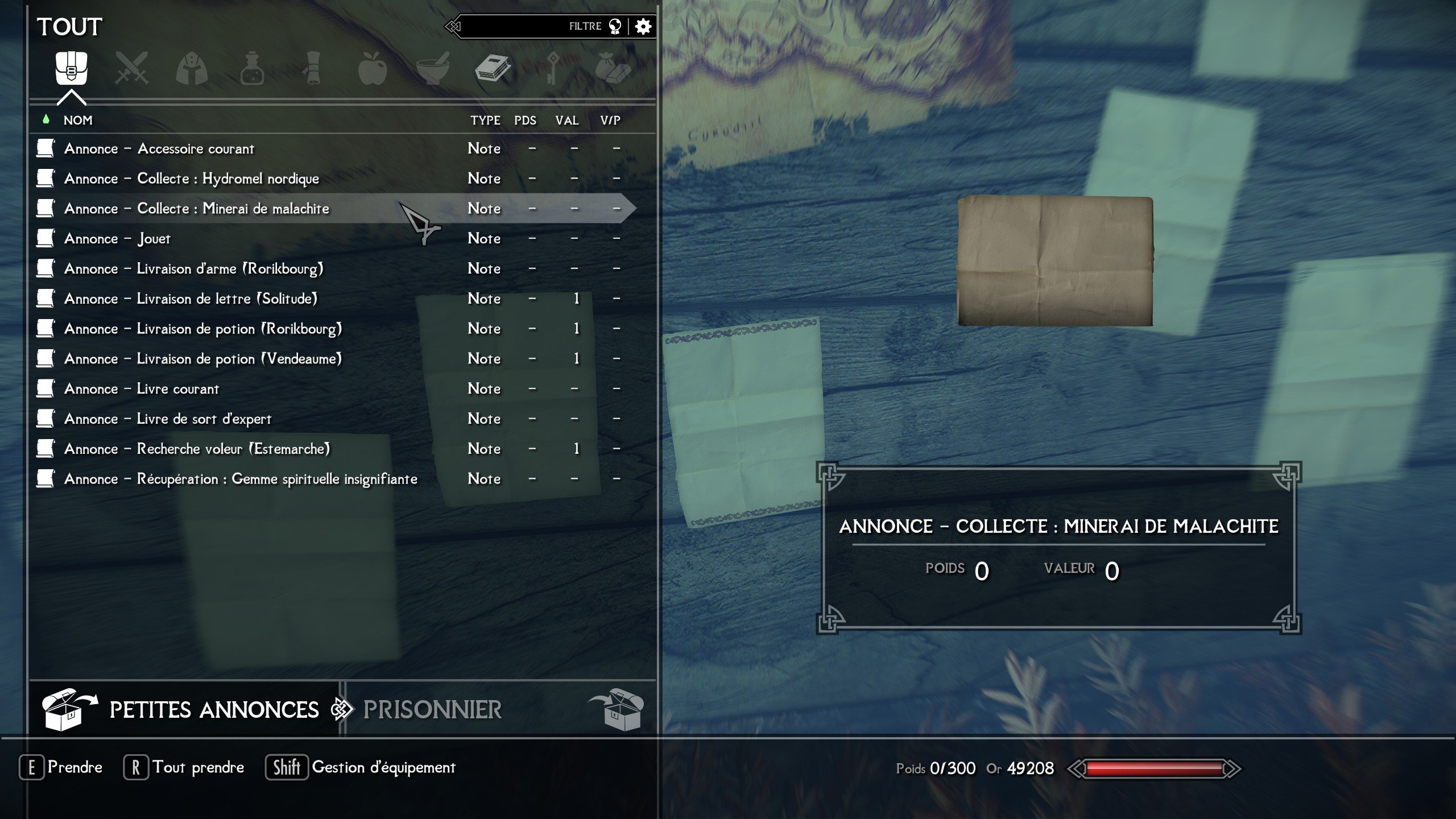Open the books category tab
Viewport: 1456px width, 819px height.
click(493, 69)
